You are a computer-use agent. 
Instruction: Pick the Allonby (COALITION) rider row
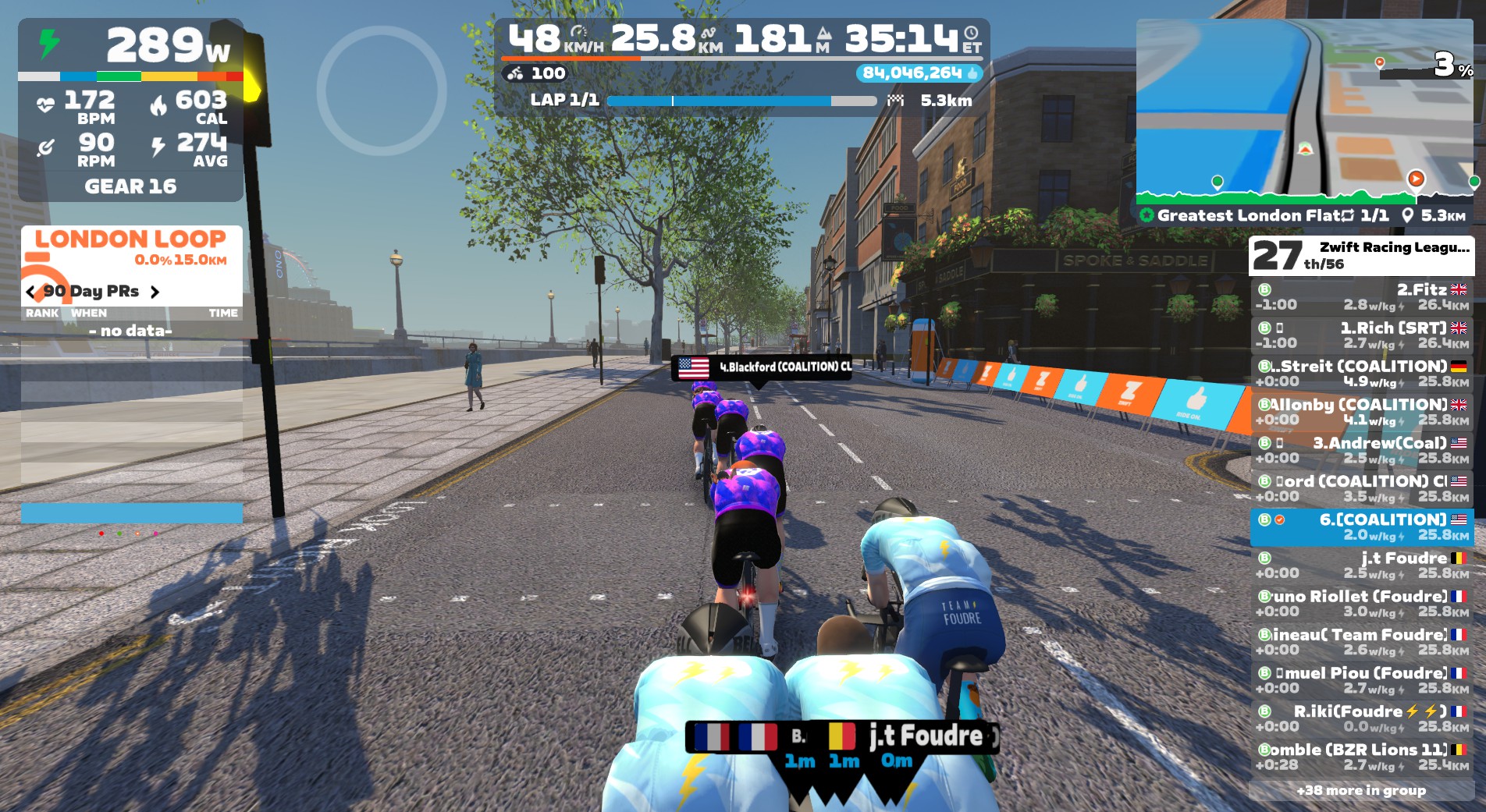(1361, 412)
